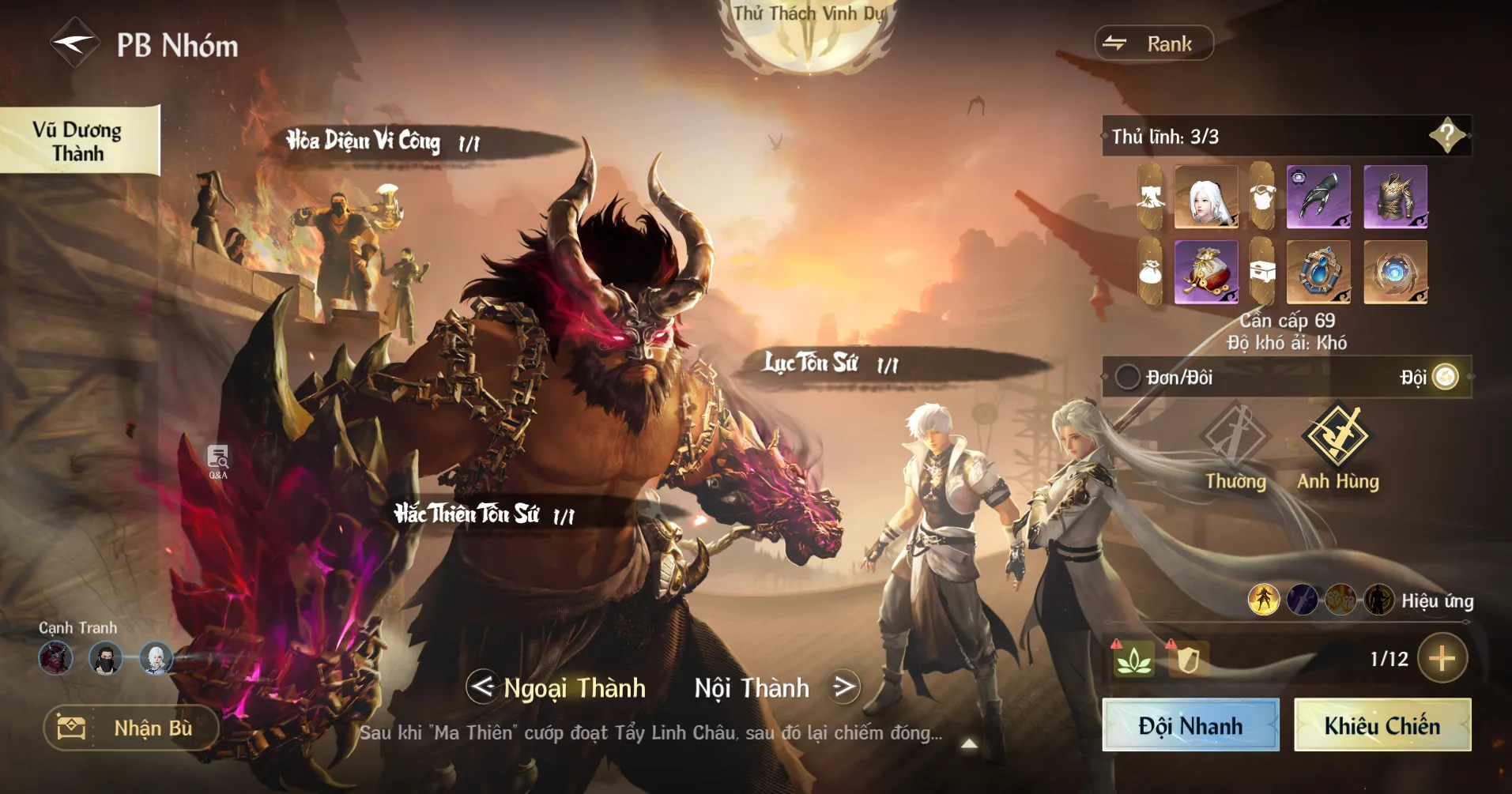Image resolution: width=1512 pixels, height=794 pixels.
Task: Open the boss help question mark
Action: click(x=1446, y=136)
